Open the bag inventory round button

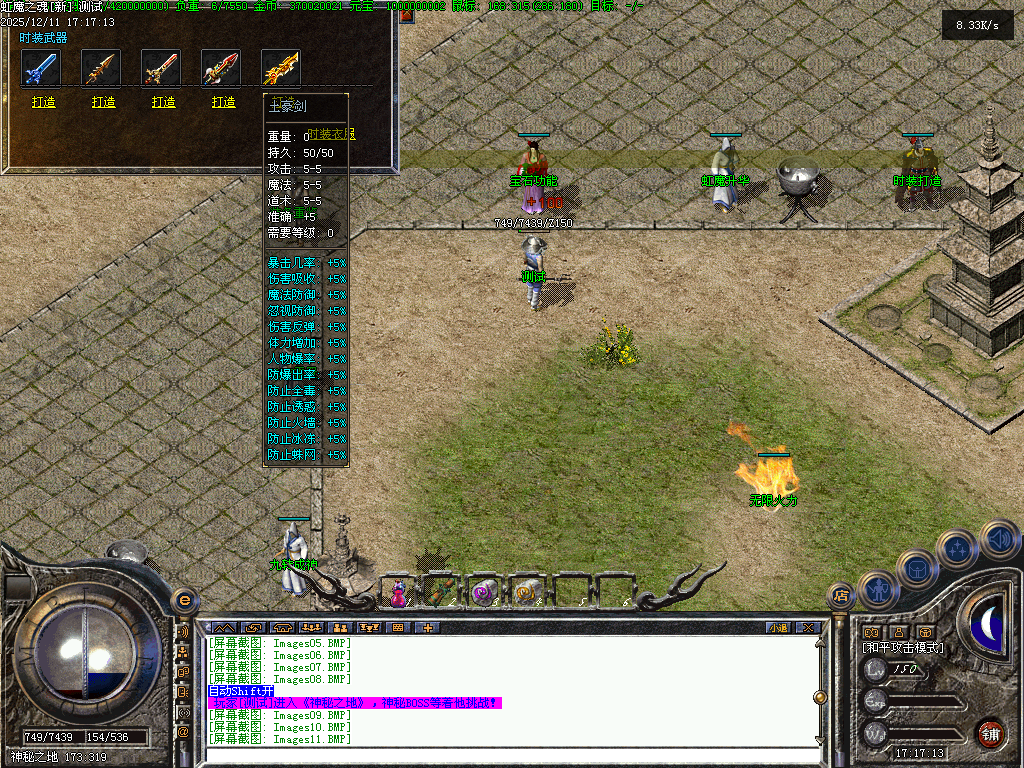pyautogui.click(x=916, y=568)
